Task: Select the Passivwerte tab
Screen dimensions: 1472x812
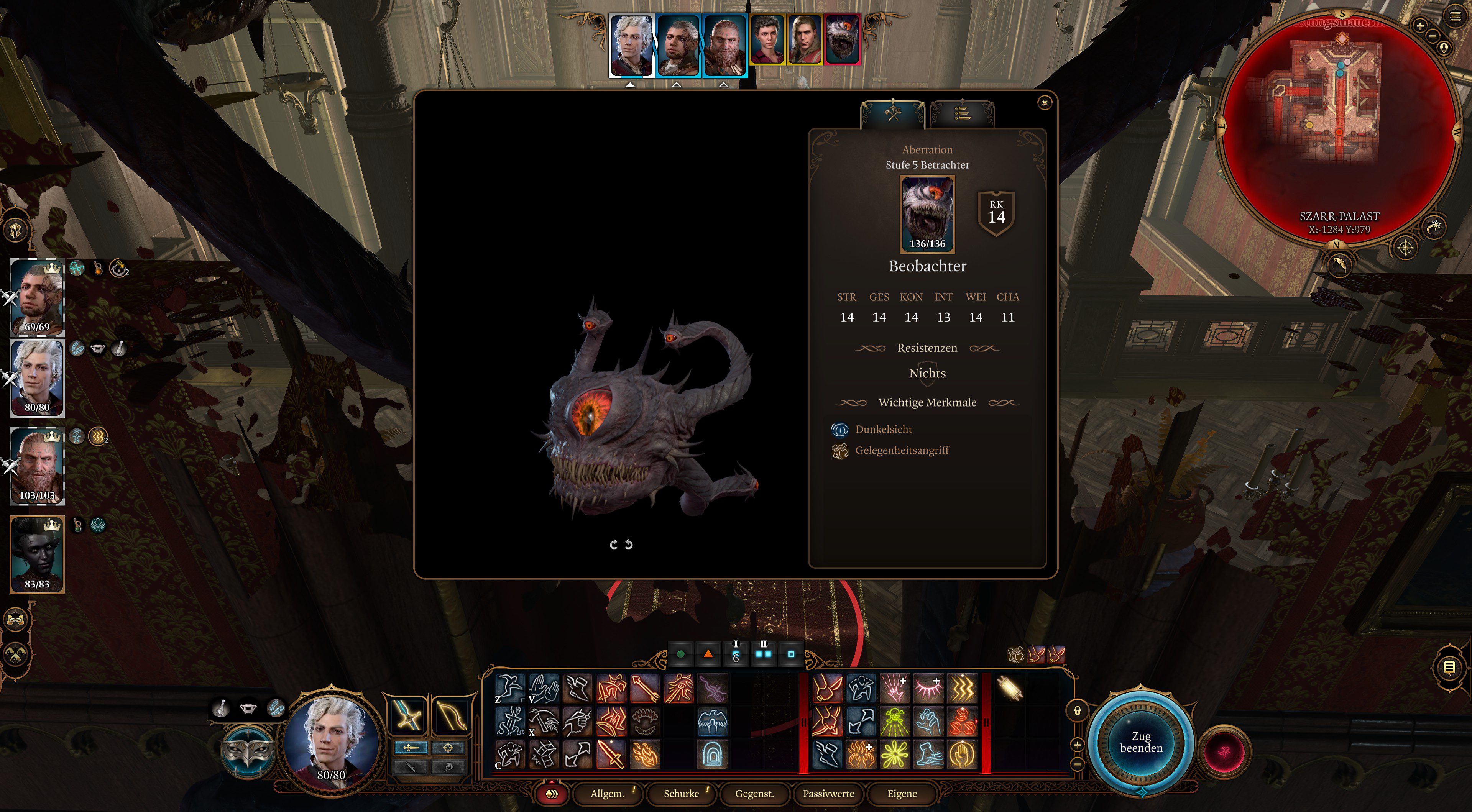Action: (828, 793)
